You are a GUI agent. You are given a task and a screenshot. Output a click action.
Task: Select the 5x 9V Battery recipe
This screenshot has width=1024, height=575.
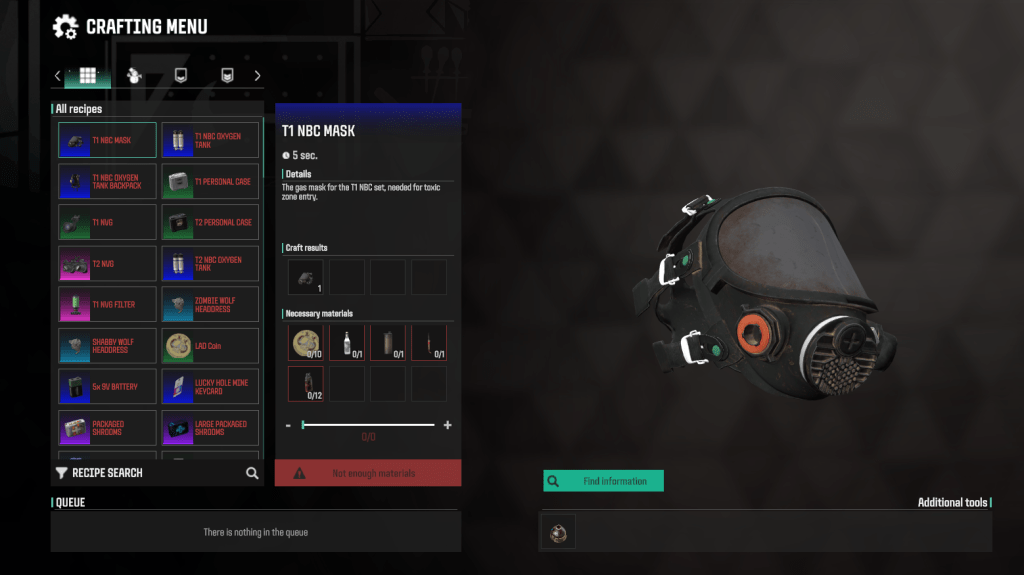coord(107,386)
